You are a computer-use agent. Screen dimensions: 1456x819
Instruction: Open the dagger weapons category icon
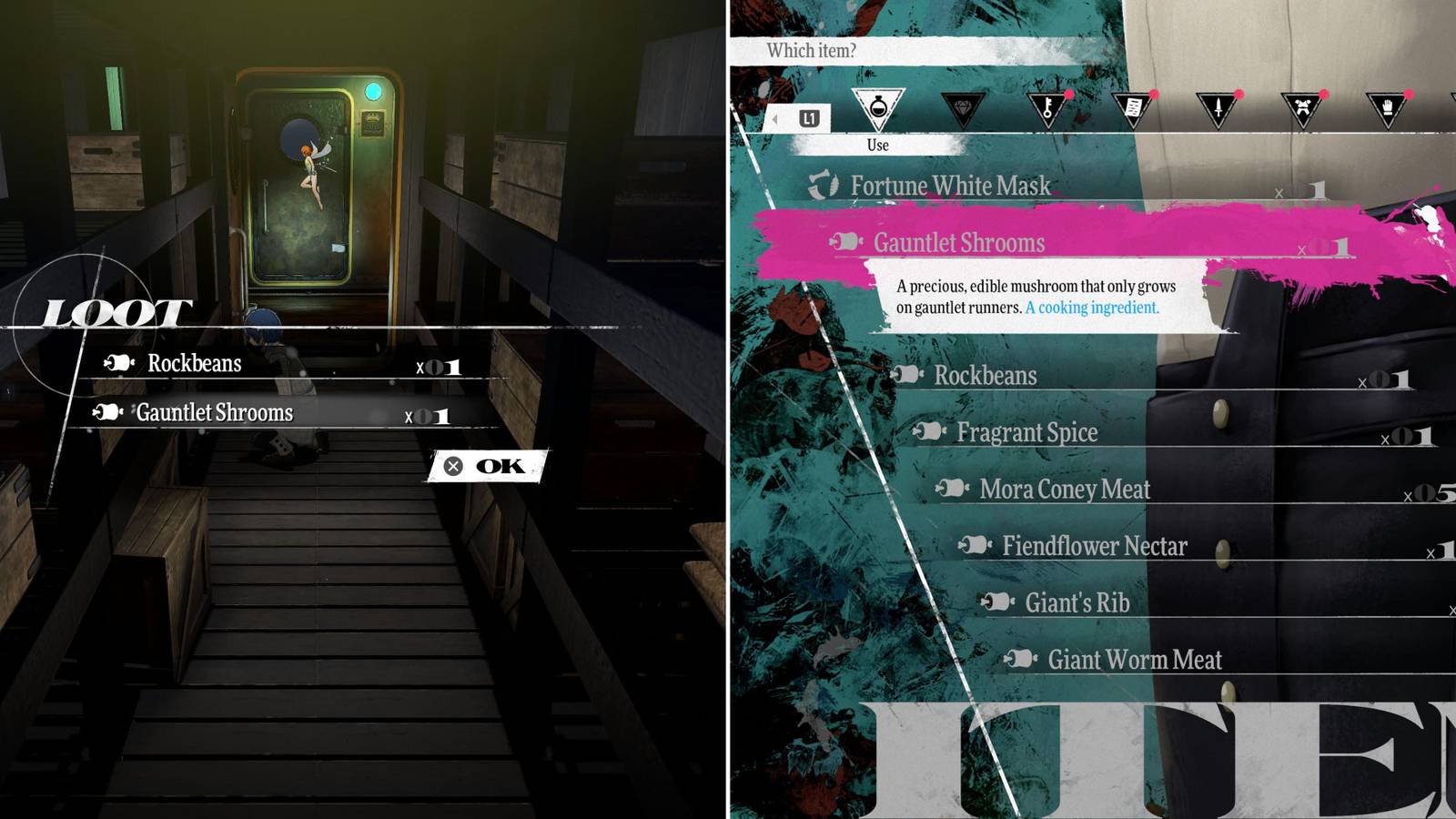click(1216, 109)
